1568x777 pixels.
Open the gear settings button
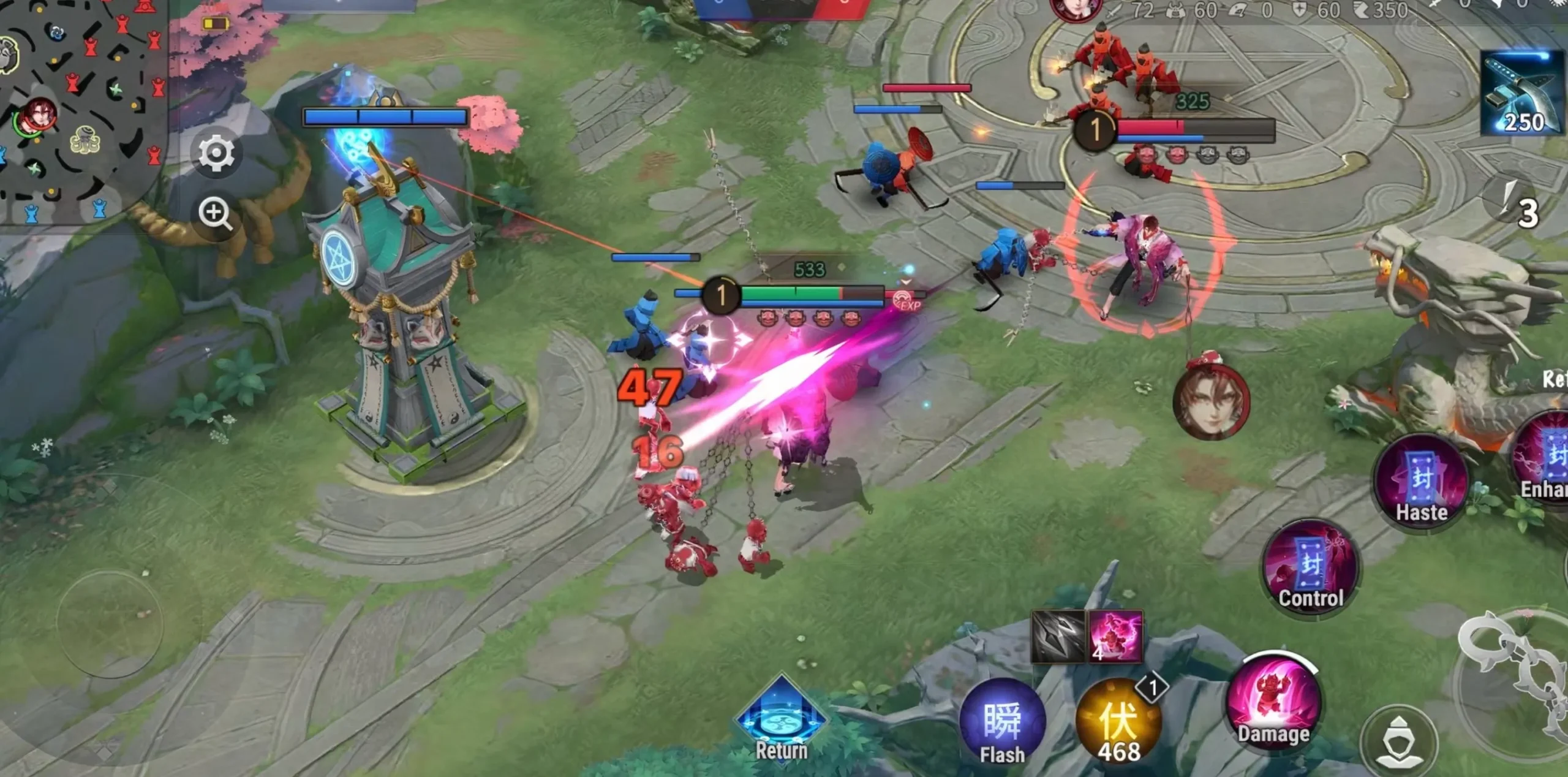pos(216,153)
